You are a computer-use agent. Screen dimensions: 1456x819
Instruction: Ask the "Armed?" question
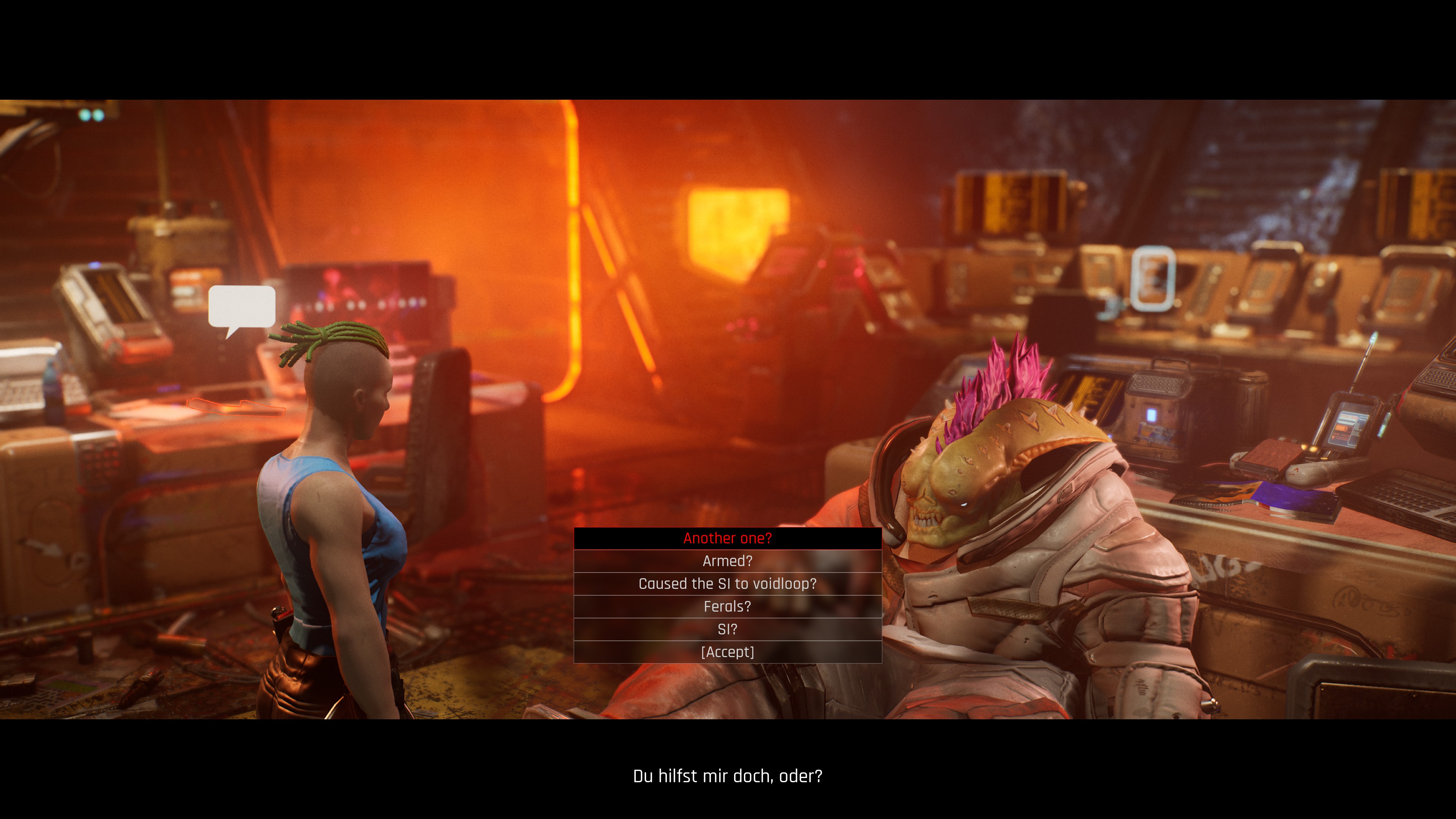click(x=728, y=561)
